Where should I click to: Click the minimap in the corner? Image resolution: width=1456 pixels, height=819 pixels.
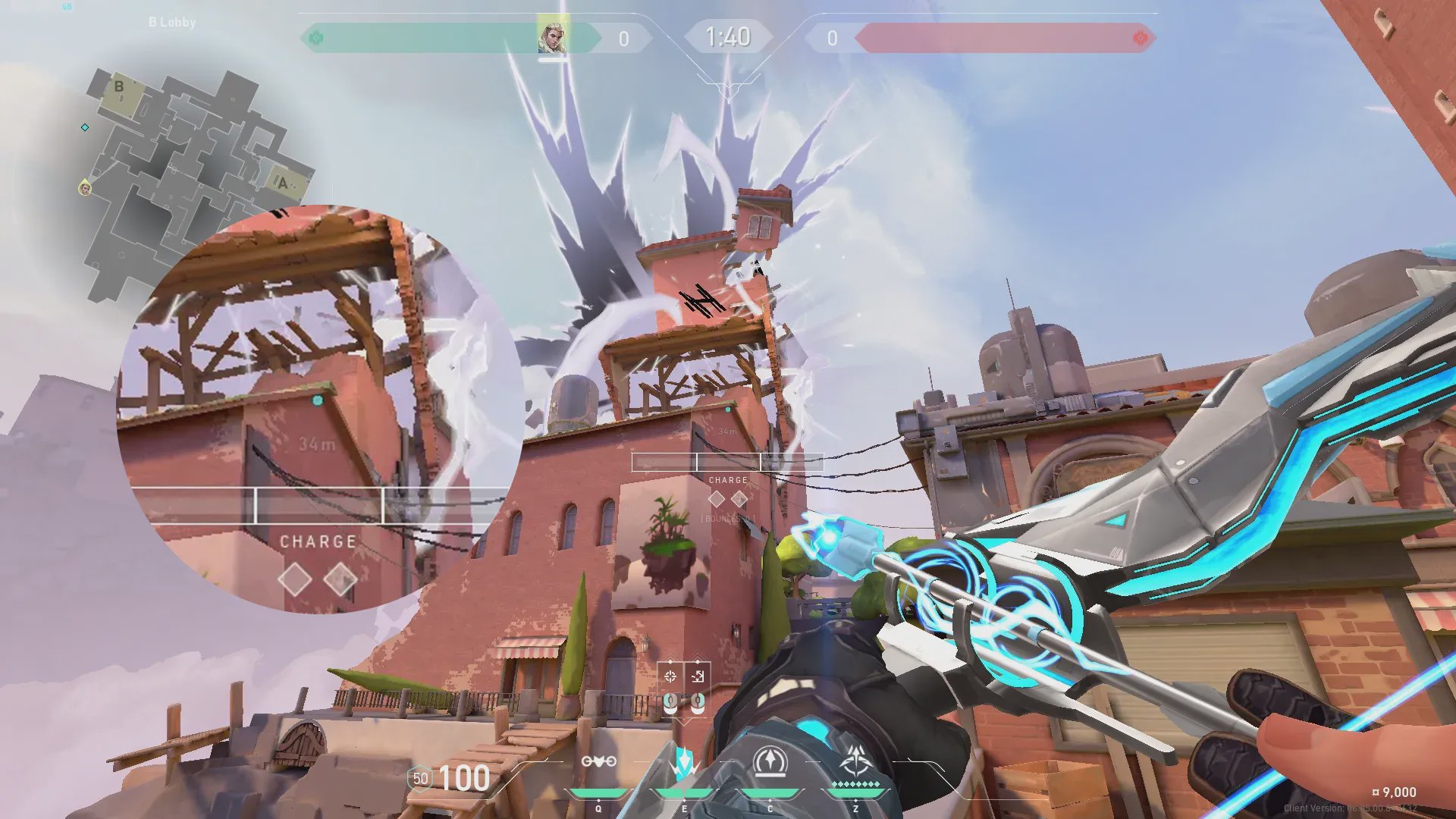(x=190, y=182)
